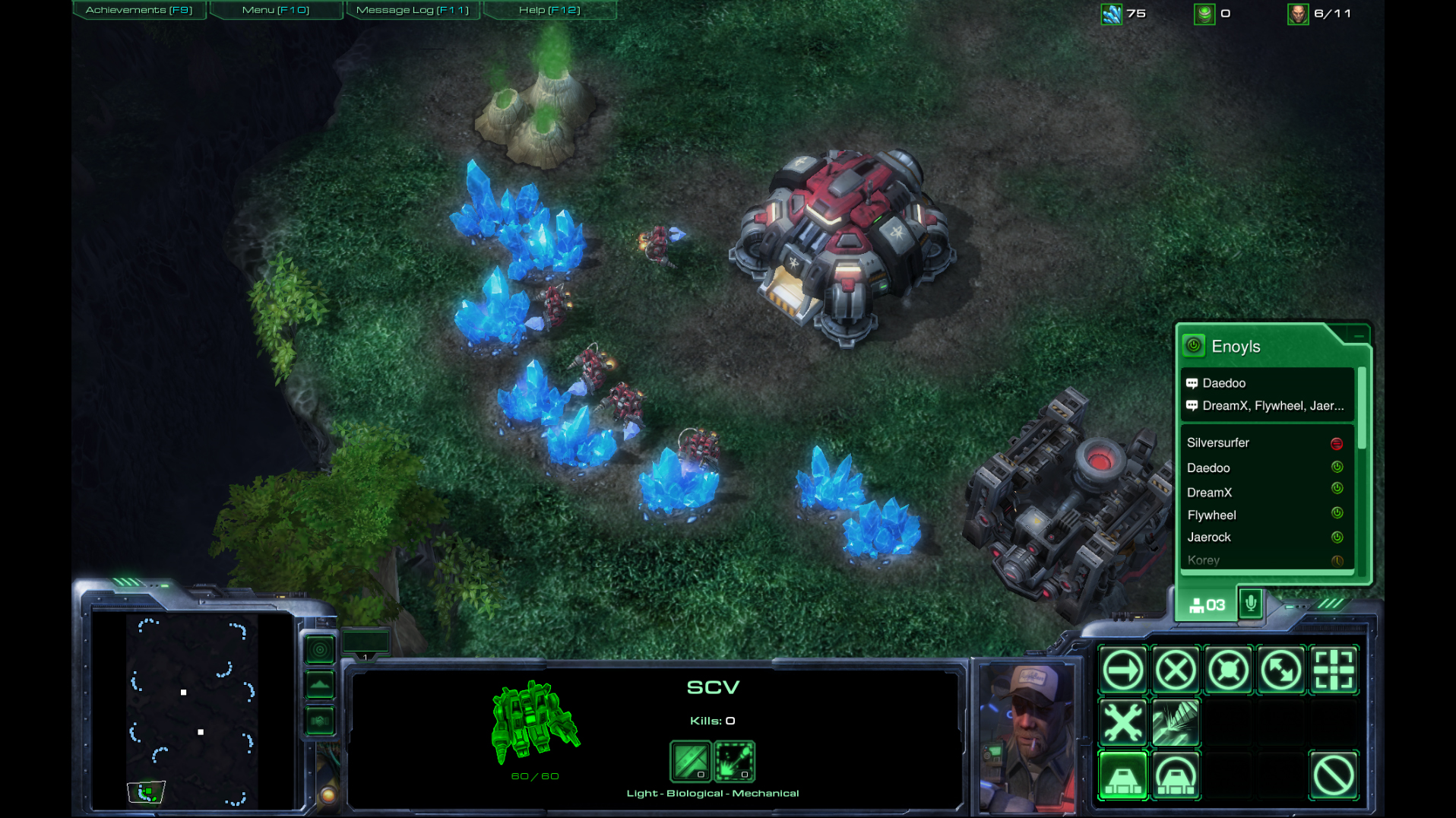Choose the Patrol command
Screen dimensions: 1456x818
[1281, 671]
